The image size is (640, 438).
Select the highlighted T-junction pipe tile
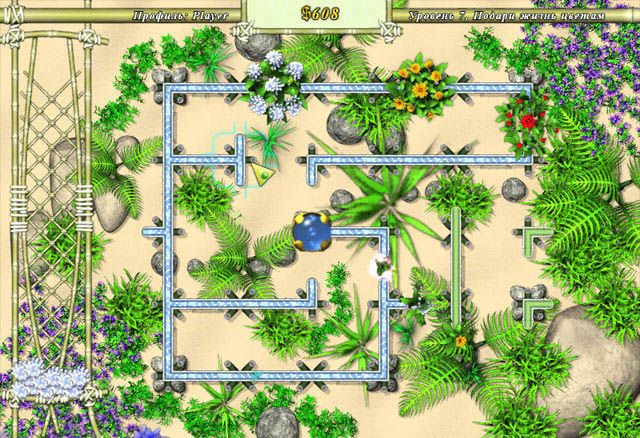point(239,157)
